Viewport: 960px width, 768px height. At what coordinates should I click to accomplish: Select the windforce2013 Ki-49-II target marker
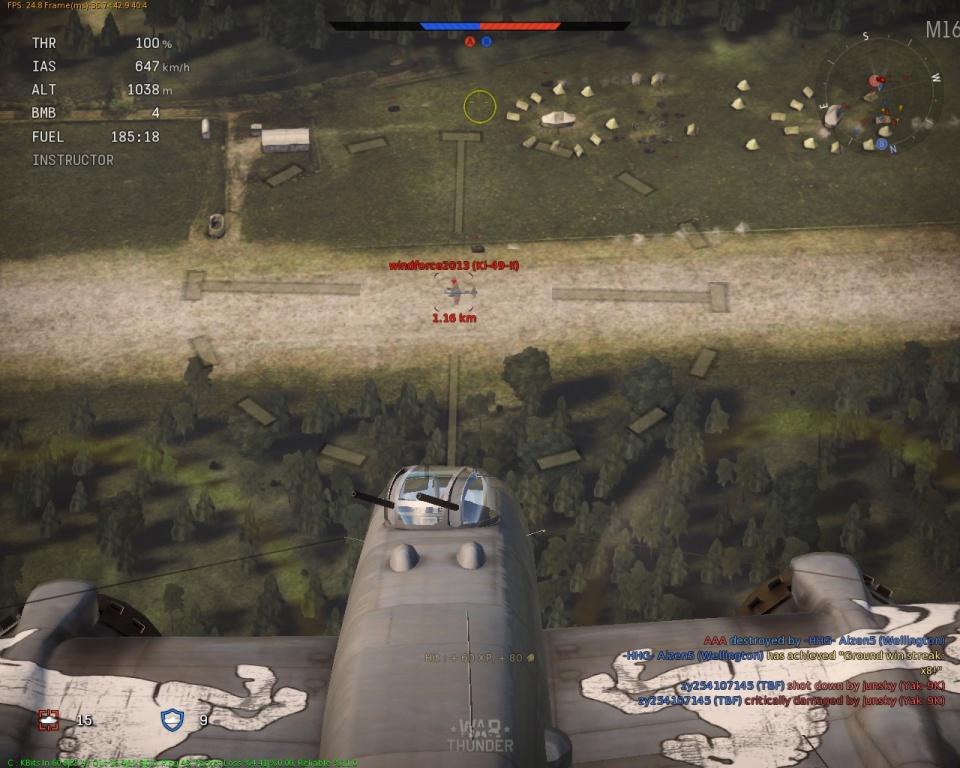(x=455, y=291)
